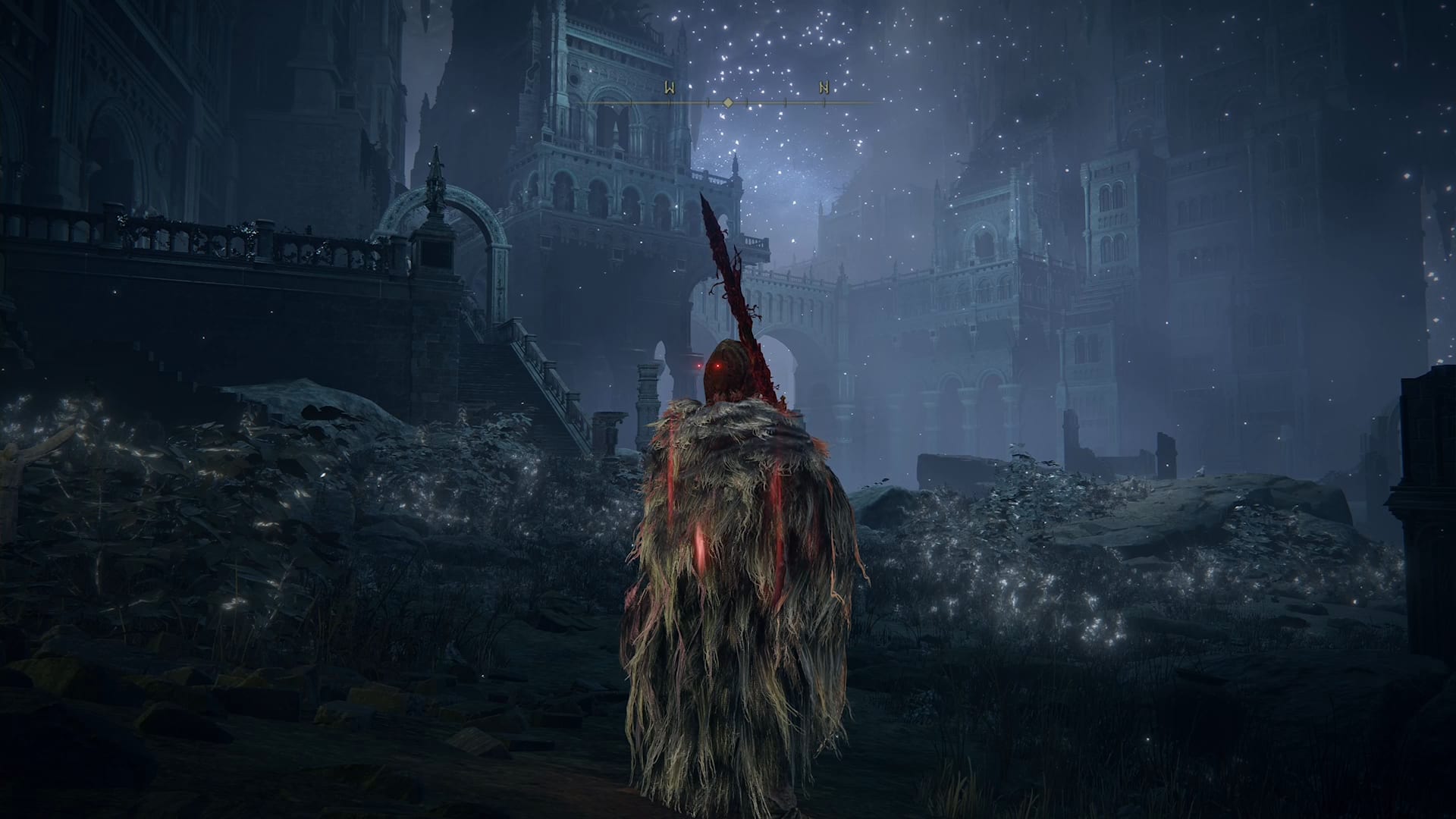Select the N heading on the compass
This screenshot has width=1456, height=819.
(824, 87)
